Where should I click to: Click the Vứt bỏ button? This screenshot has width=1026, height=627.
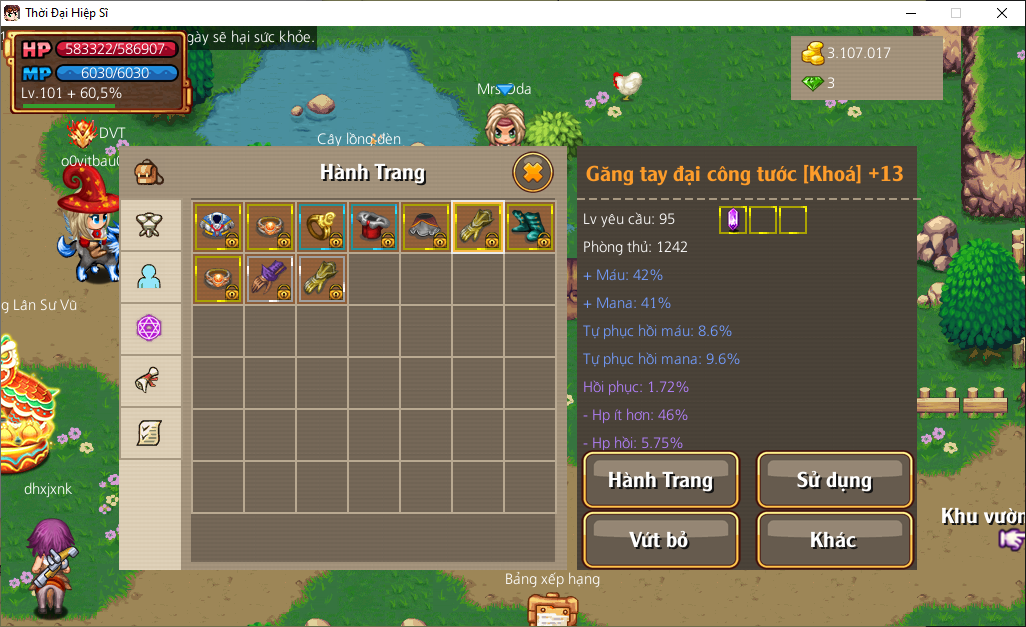[x=660, y=540]
